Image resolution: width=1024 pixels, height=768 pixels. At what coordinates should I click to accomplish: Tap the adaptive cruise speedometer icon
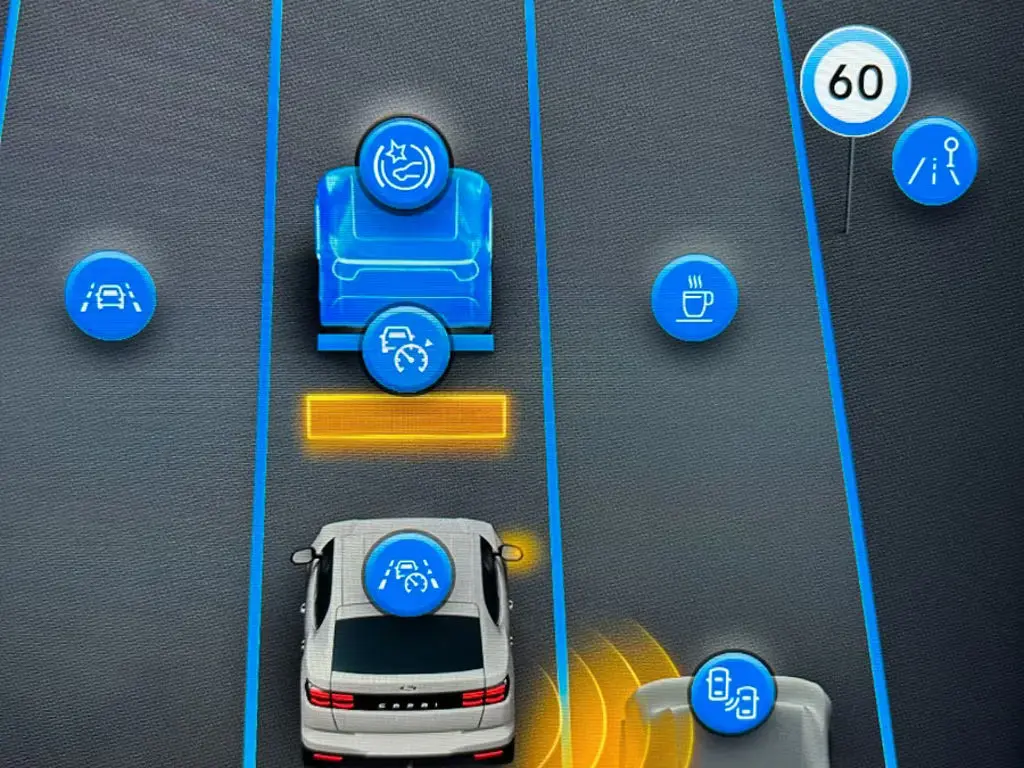[406, 349]
